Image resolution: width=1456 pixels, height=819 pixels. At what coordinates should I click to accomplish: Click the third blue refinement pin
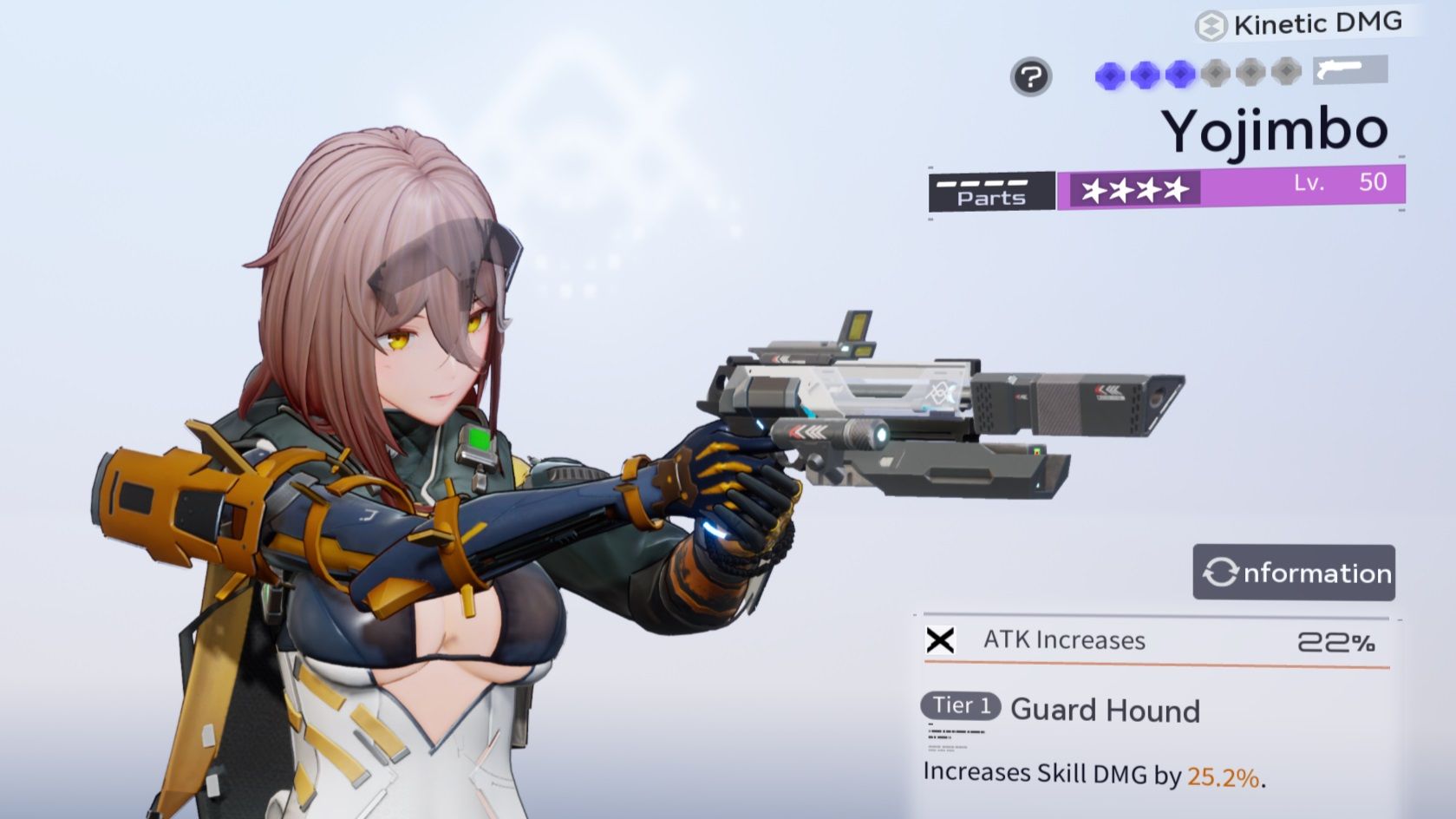click(x=1181, y=76)
